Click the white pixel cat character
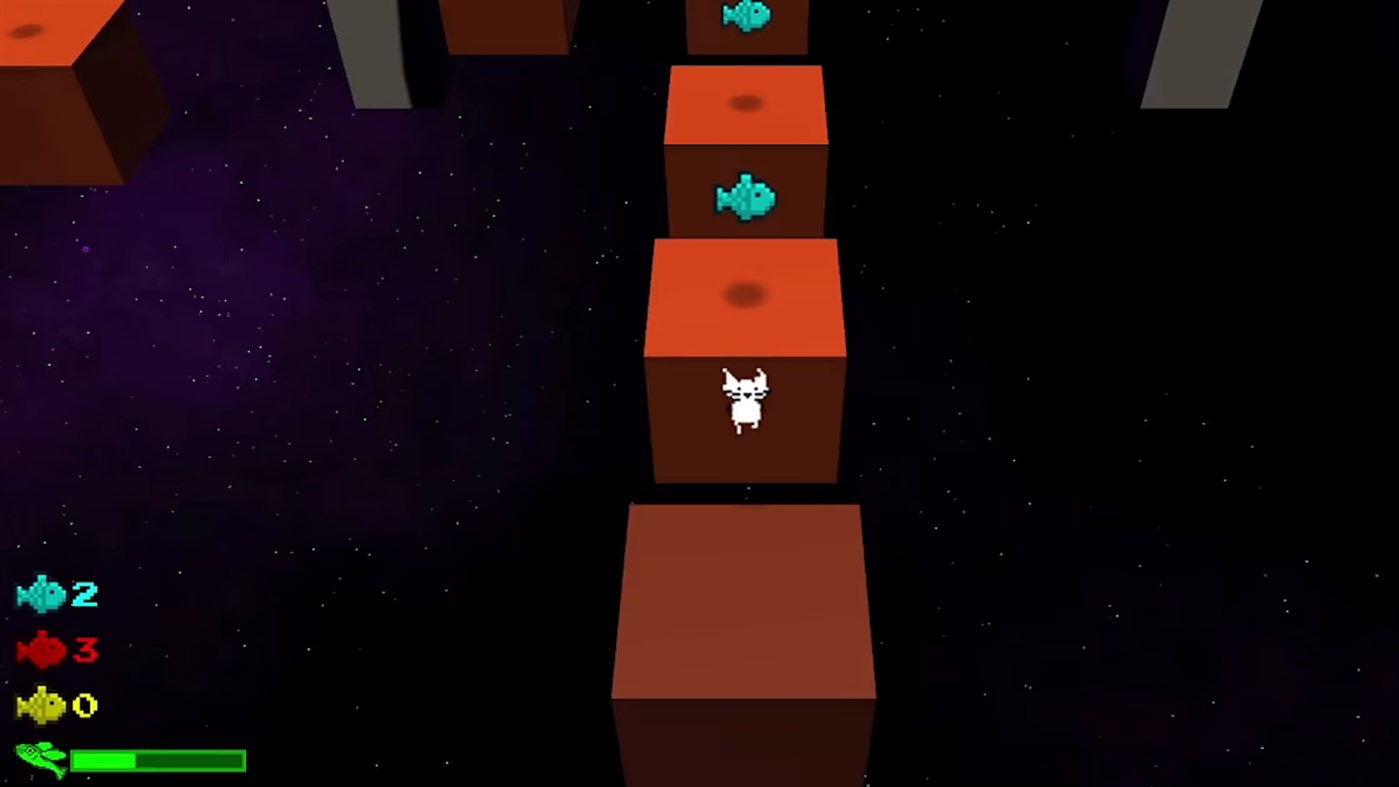This screenshot has height=787, width=1399. point(744,400)
